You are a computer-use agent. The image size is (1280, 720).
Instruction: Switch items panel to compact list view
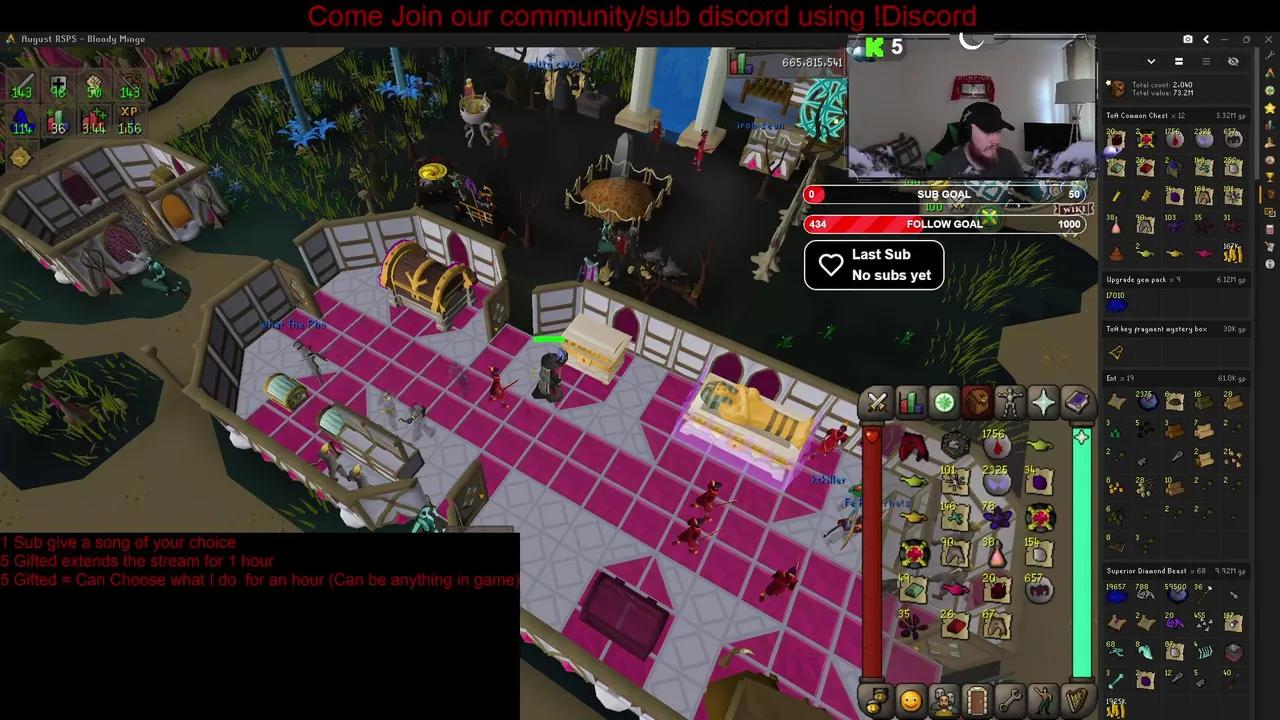(1206, 61)
